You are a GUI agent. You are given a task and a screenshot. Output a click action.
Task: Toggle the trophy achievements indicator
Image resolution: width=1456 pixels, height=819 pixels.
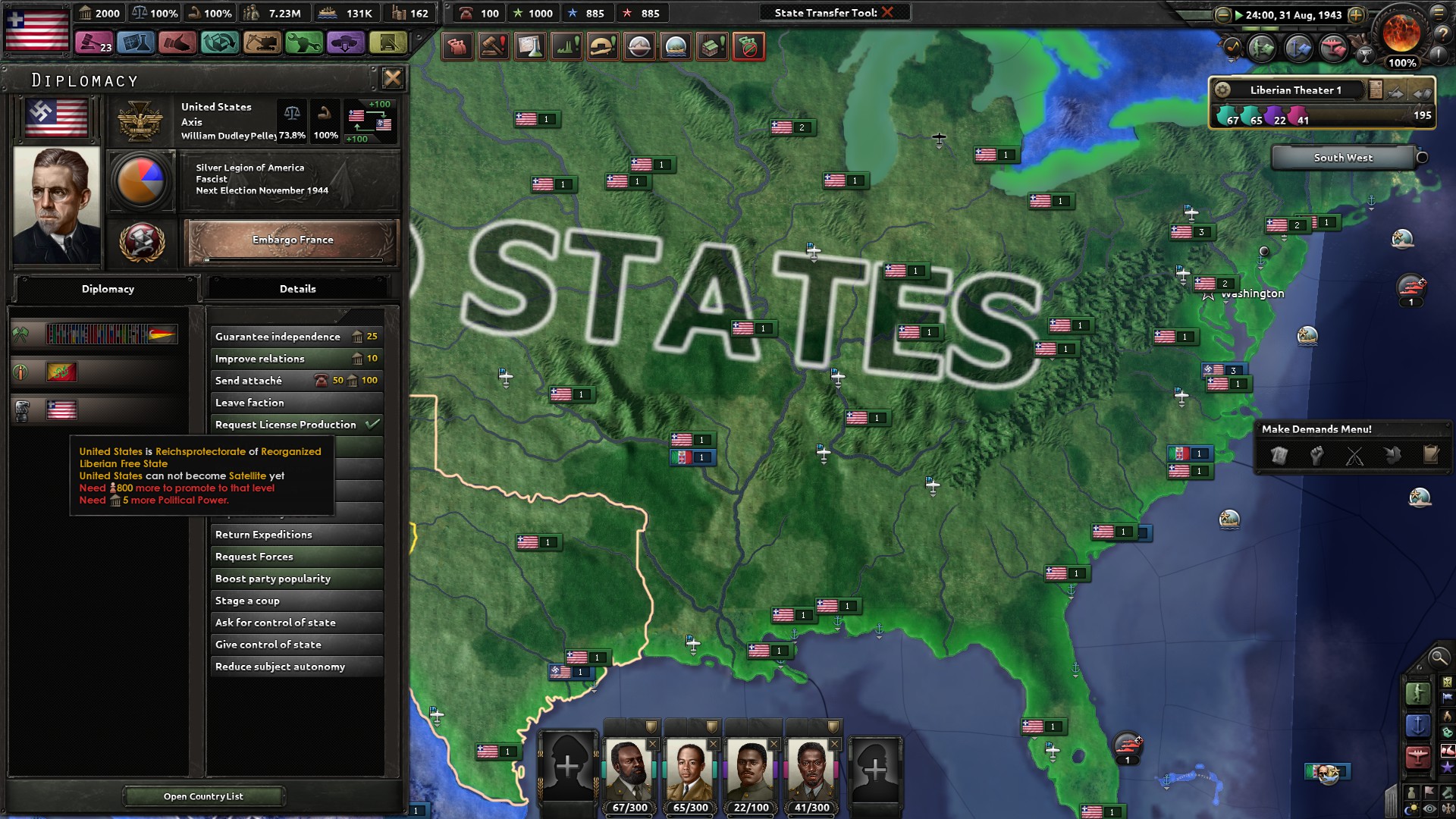coord(1366,56)
